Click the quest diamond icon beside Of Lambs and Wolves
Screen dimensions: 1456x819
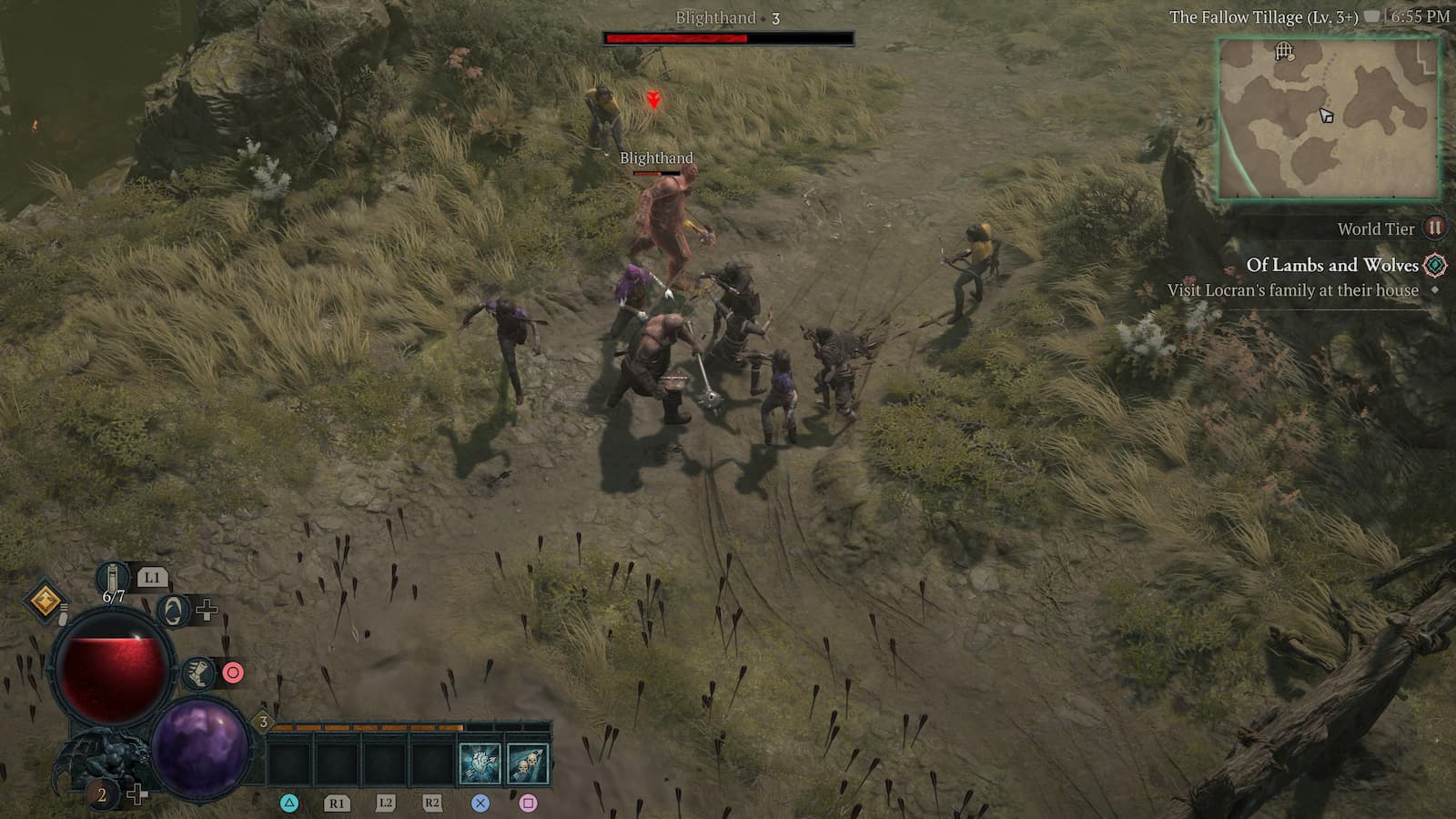[1435, 265]
